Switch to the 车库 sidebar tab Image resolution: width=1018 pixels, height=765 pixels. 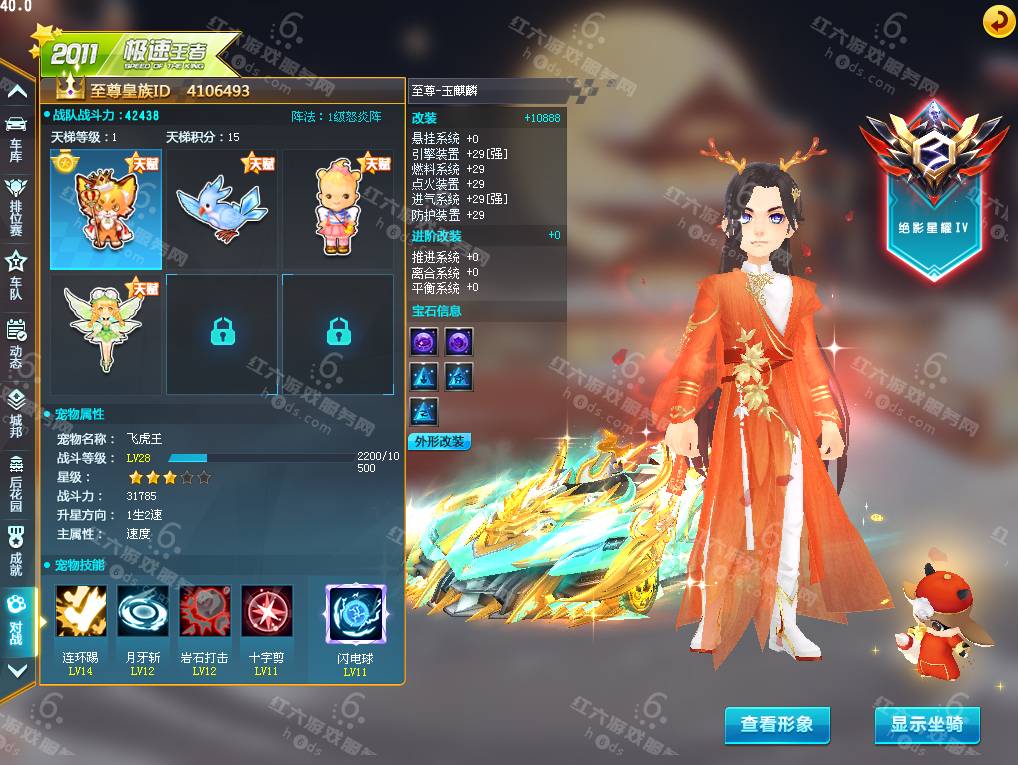(16, 134)
